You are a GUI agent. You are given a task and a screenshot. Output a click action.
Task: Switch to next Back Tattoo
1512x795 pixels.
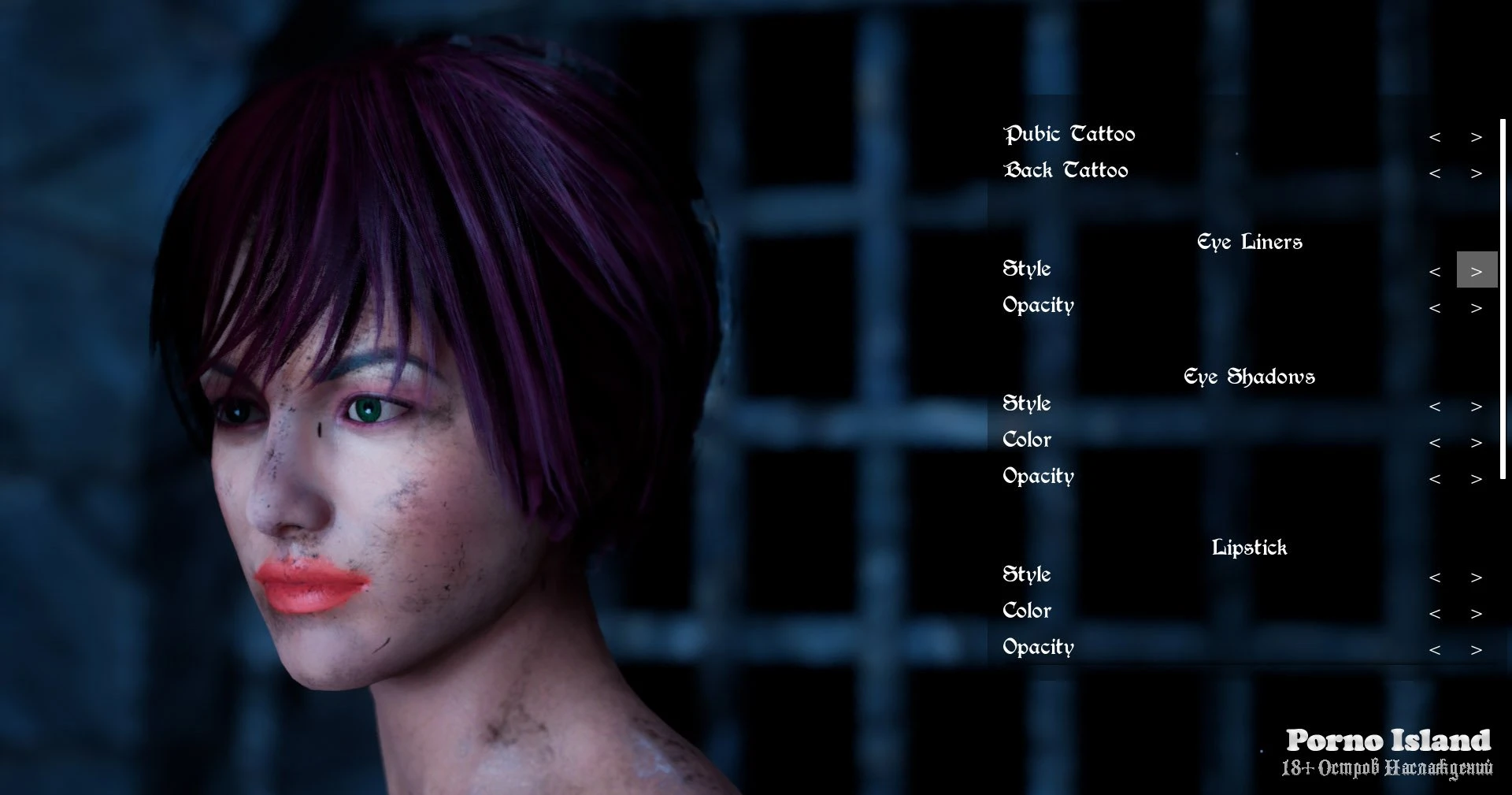click(x=1477, y=173)
